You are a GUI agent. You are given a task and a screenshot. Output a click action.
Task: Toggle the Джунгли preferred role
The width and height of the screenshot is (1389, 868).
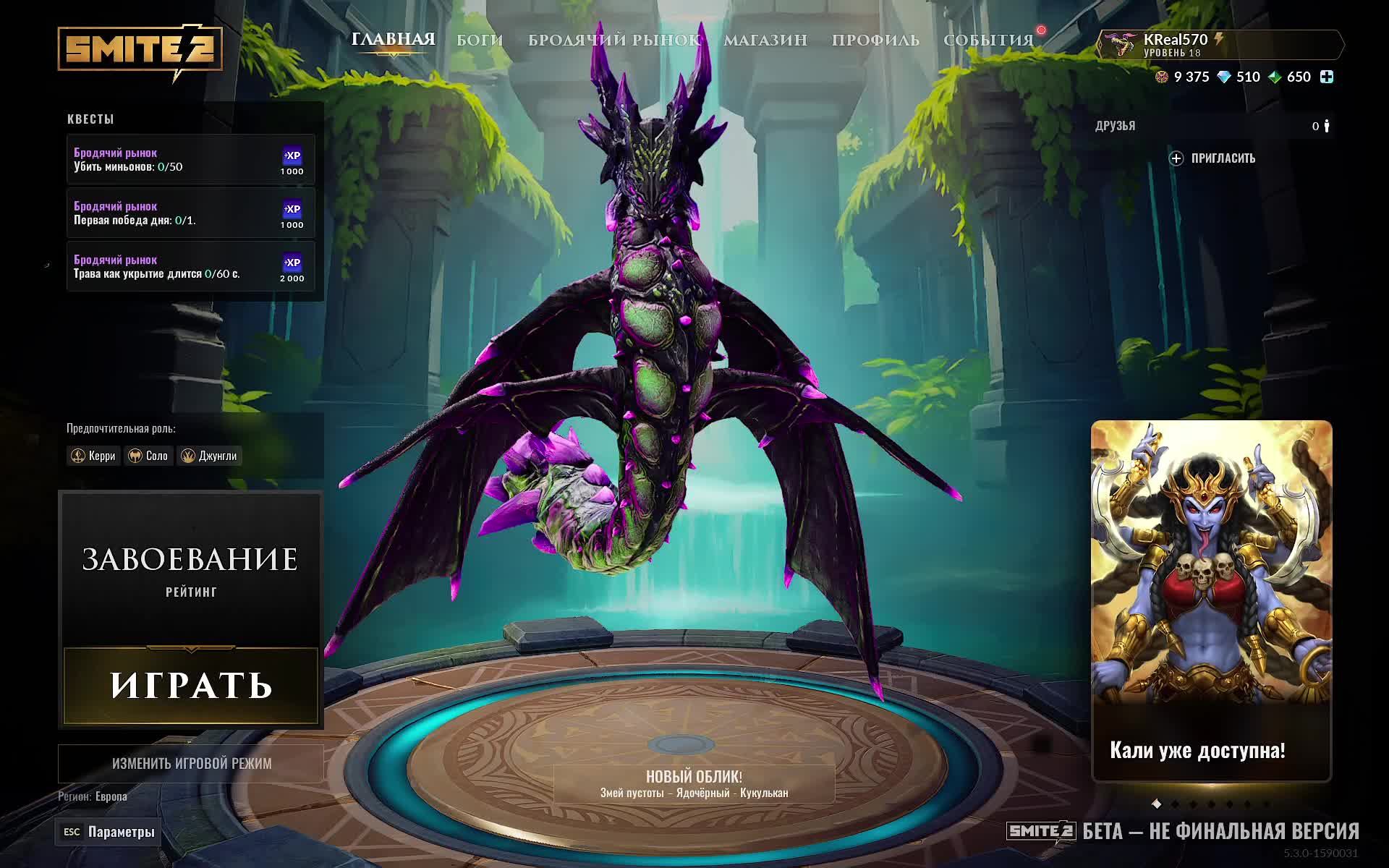click(208, 456)
